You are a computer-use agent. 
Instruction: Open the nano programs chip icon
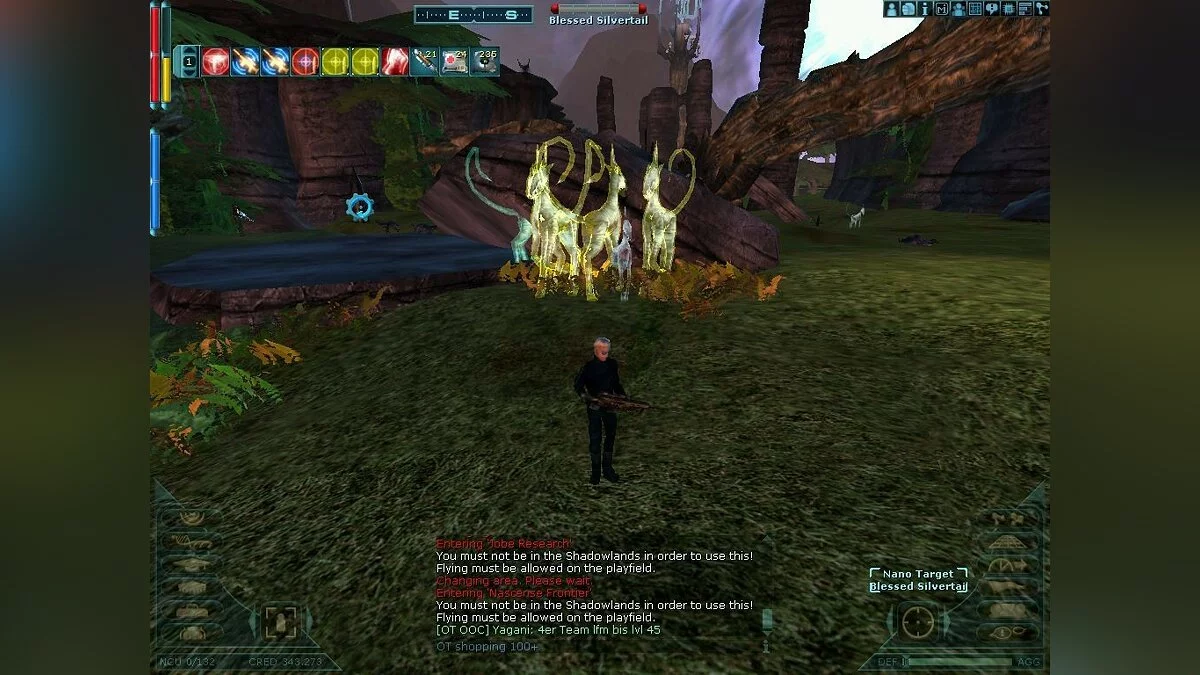pyautogui.click(x=1008, y=9)
